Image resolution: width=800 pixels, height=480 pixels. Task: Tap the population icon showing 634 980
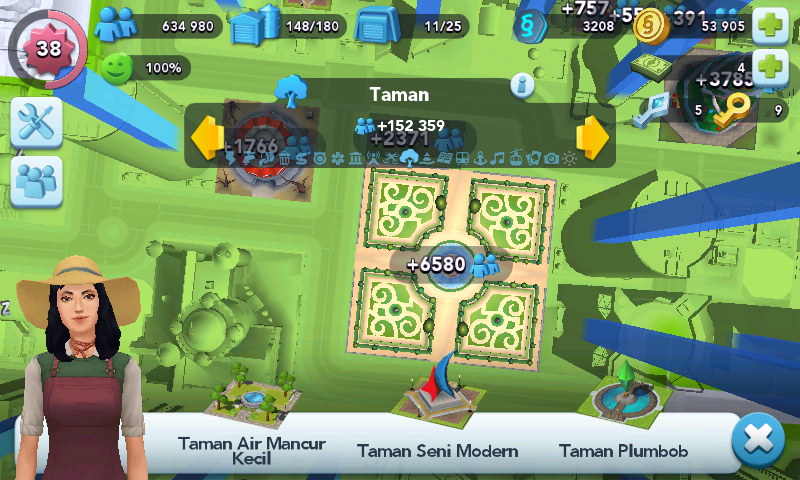tap(115, 25)
